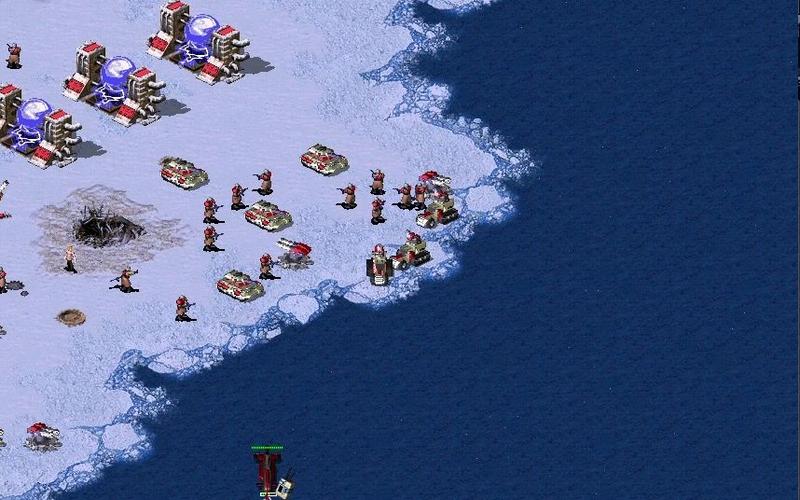This screenshot has height=500, width=800.
Task: Select the naval unit with green health bar
Action: (x=268, y=472)
